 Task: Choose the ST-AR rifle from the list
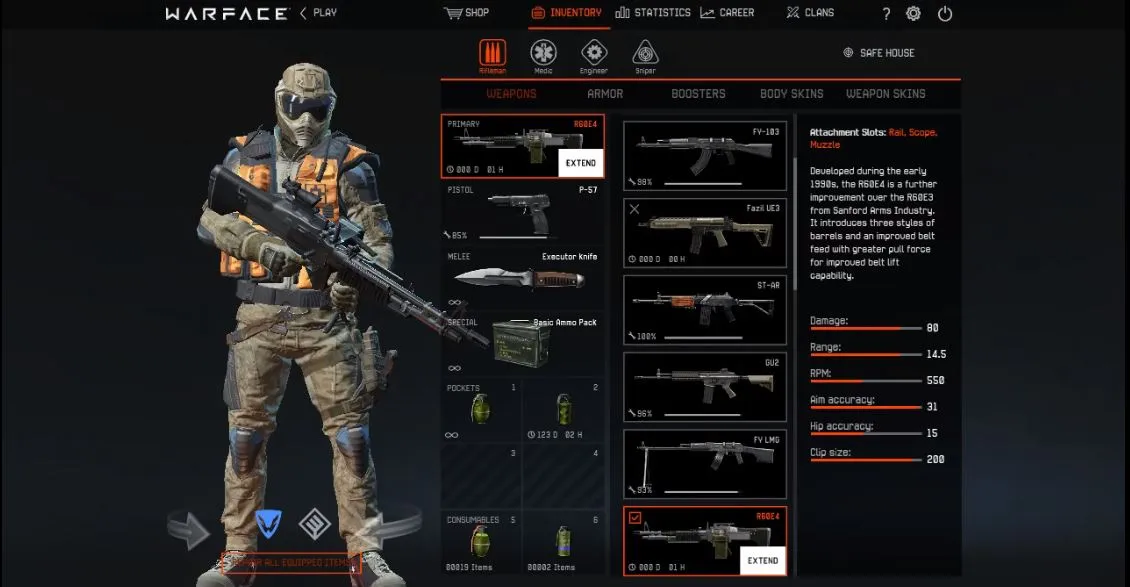click(x=704, y=309)
